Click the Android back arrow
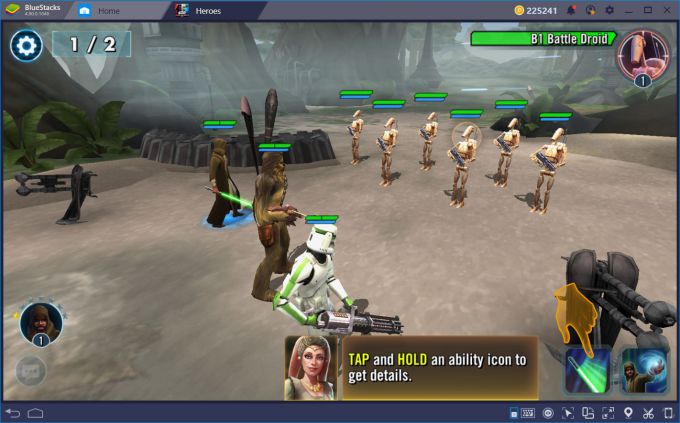 click(13, 413)
